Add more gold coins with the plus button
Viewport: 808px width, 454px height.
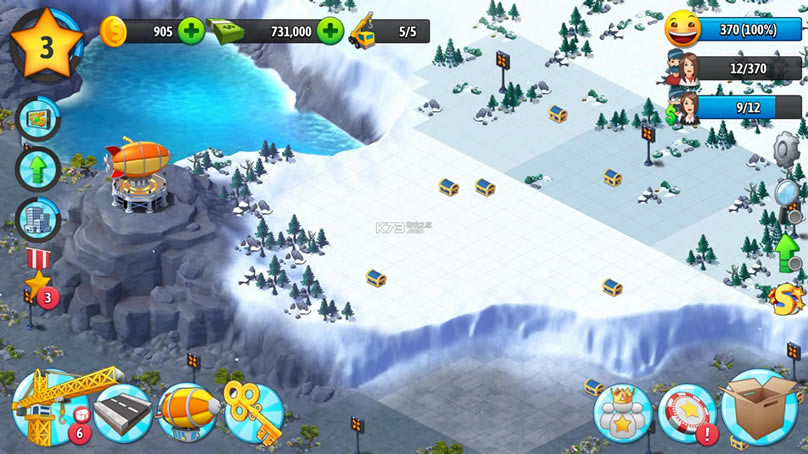point(191,31)
